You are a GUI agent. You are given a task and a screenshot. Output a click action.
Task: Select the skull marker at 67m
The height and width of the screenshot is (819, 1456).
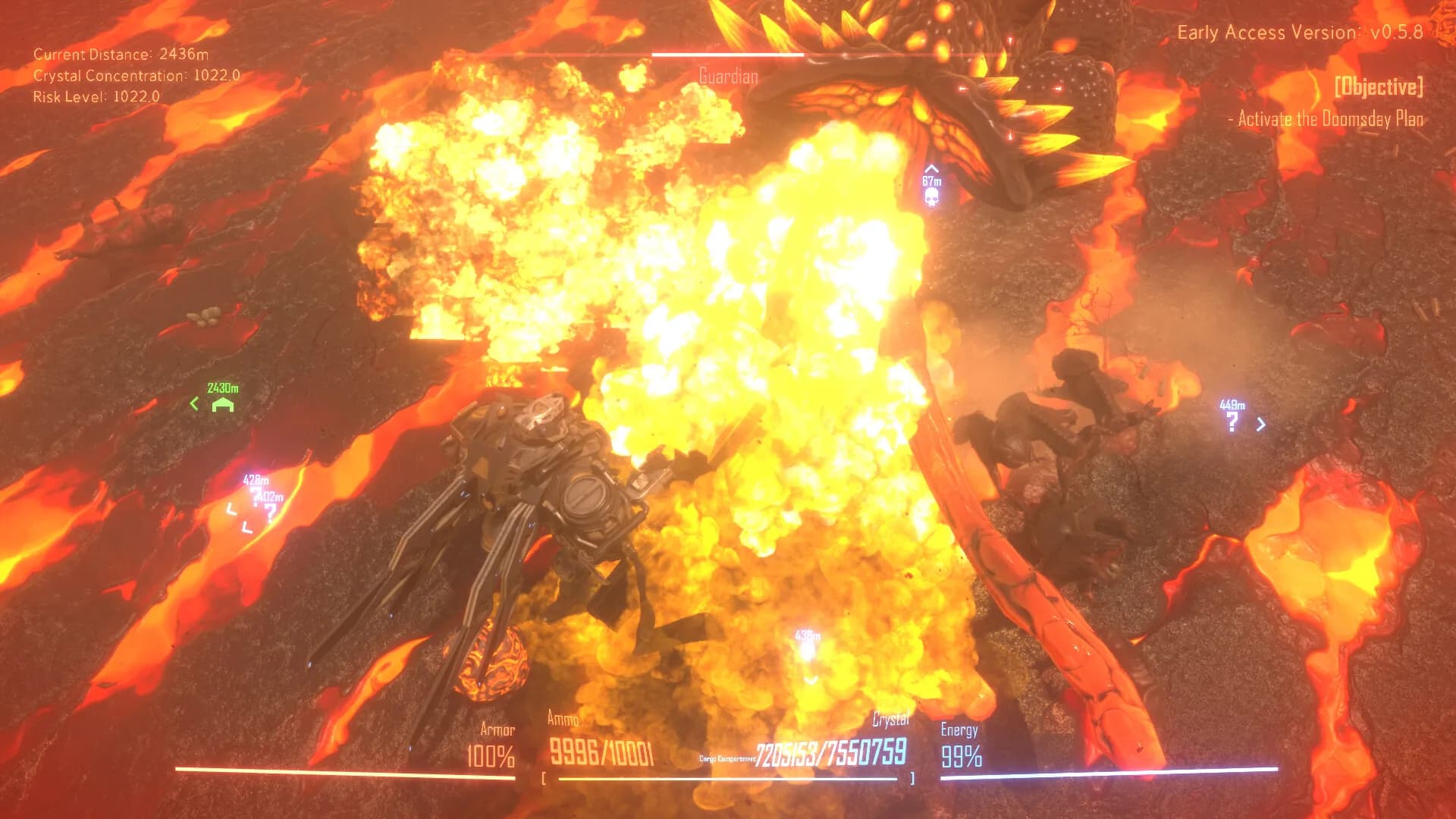(932, 197)
